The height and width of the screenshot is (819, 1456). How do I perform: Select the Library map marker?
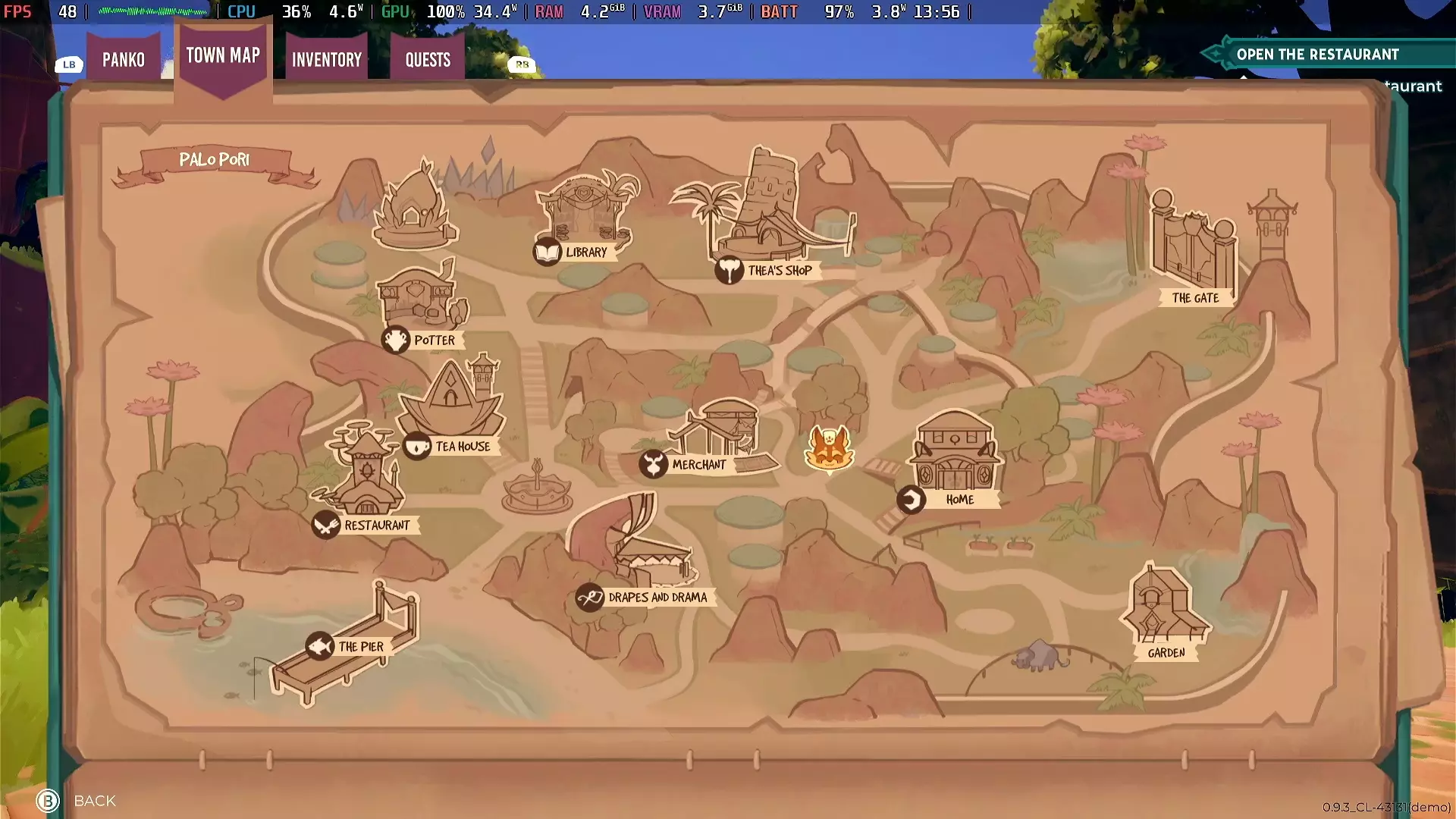[x=548, y=252]
